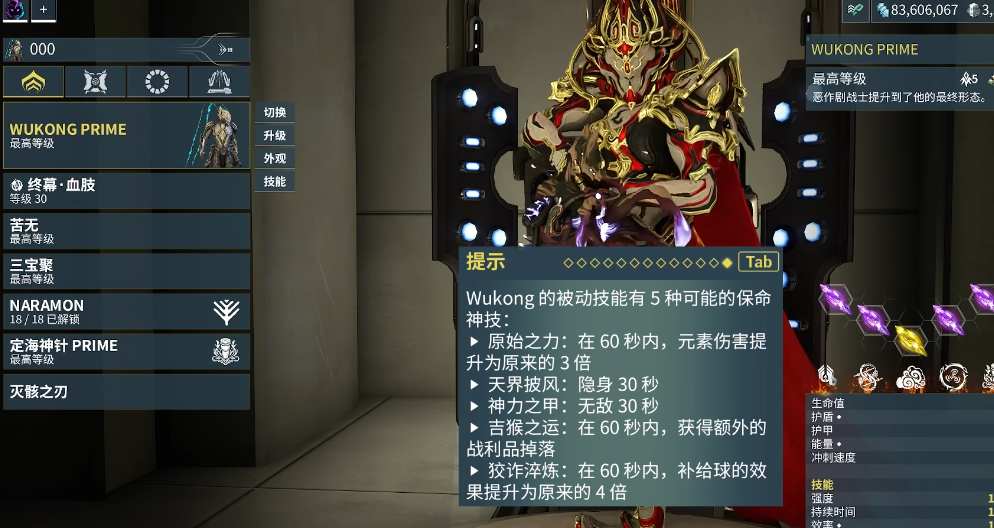Select the 三宝聚 melee weapon slot
Screen dimensions: 994x528
[x=126, y=271]
